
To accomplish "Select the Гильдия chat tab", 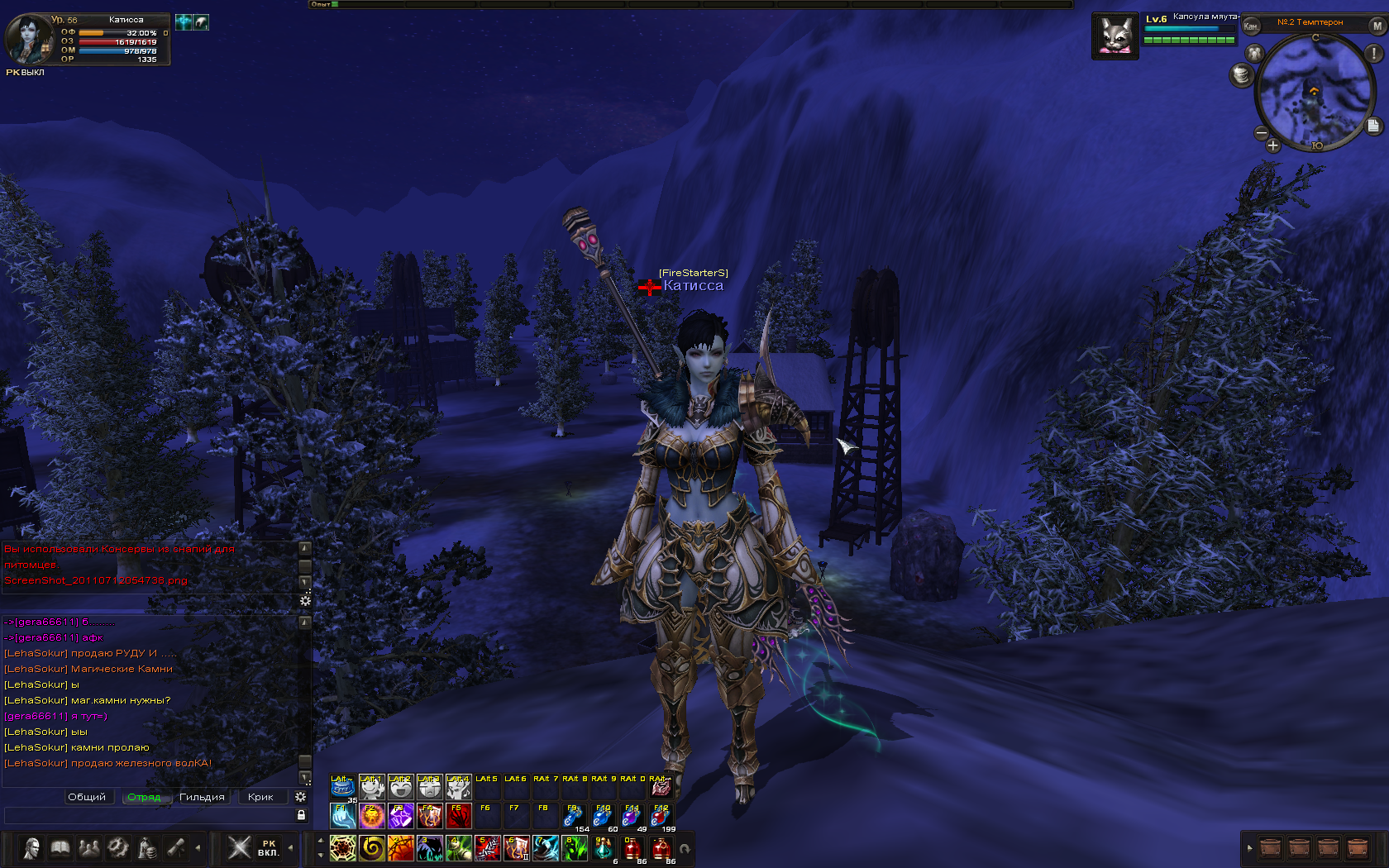I will point(202,797).
